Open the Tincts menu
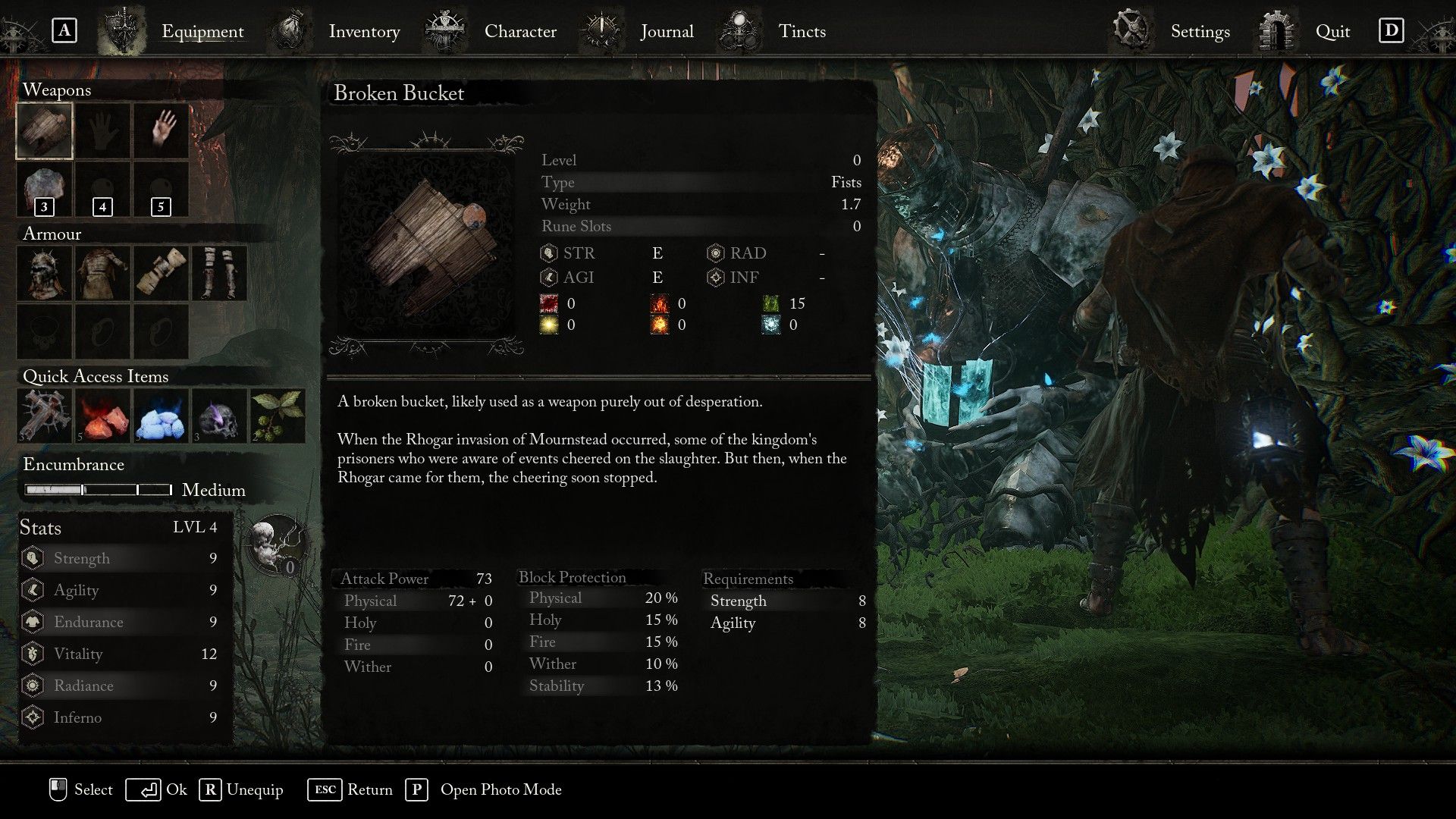Screen dimensions: 1456x819 (802, 31)
